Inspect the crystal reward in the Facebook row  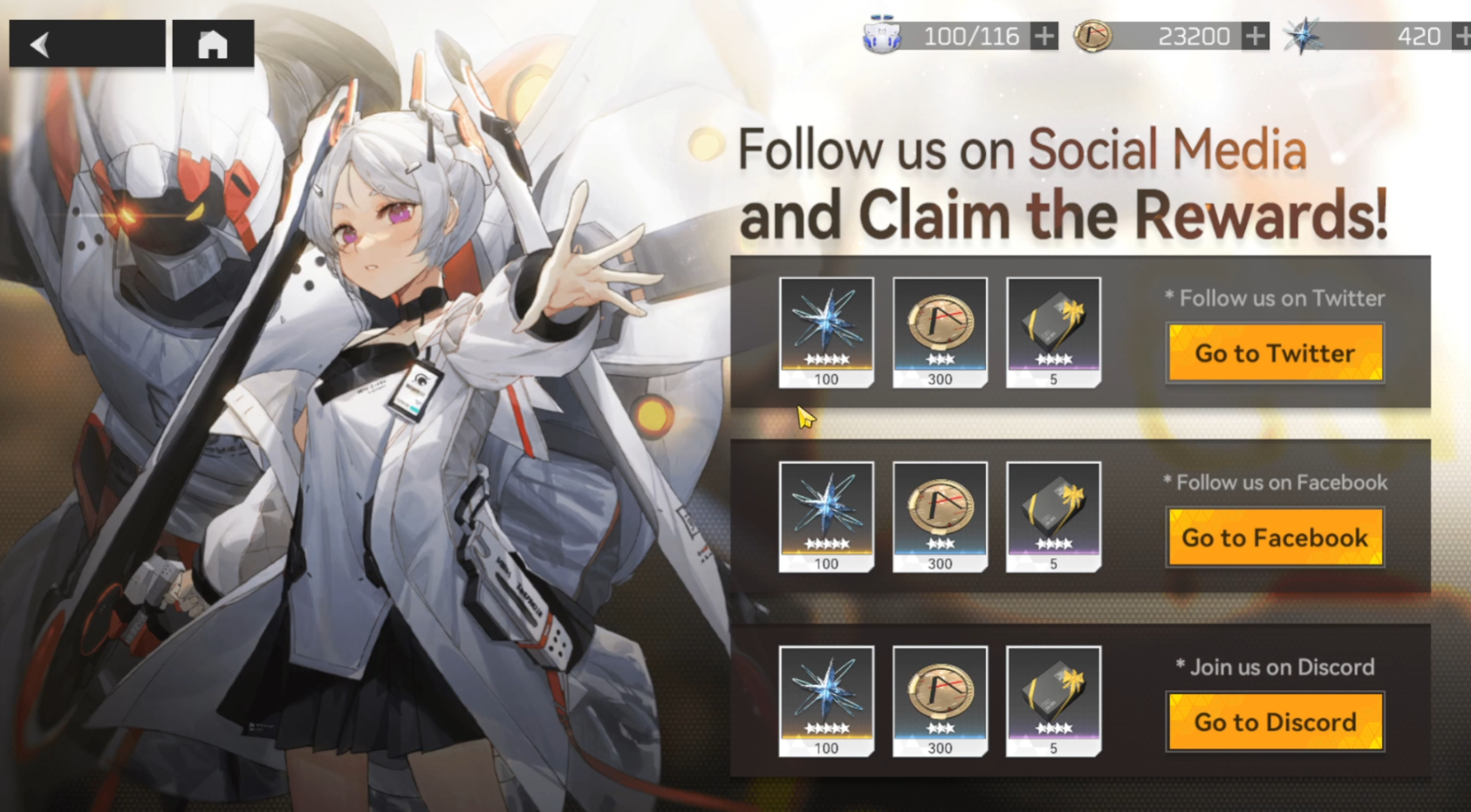pos(826,516)
